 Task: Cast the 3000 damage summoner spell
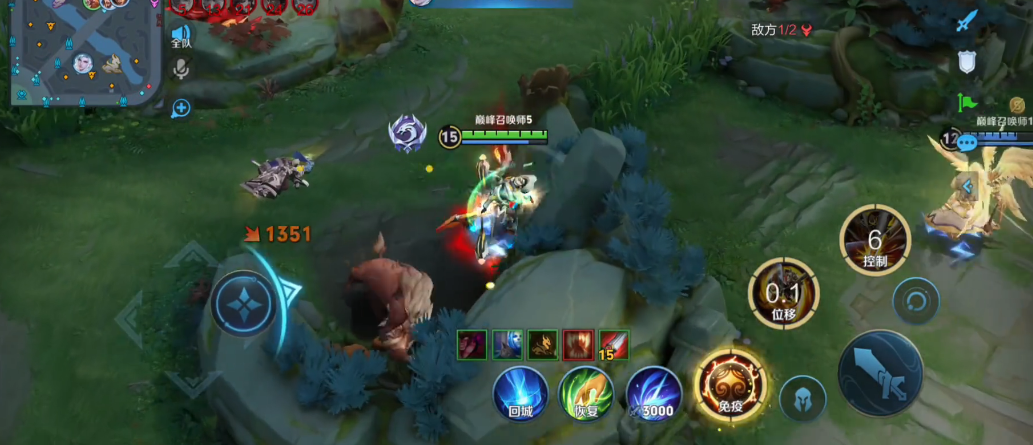click(x=654, y=394)
